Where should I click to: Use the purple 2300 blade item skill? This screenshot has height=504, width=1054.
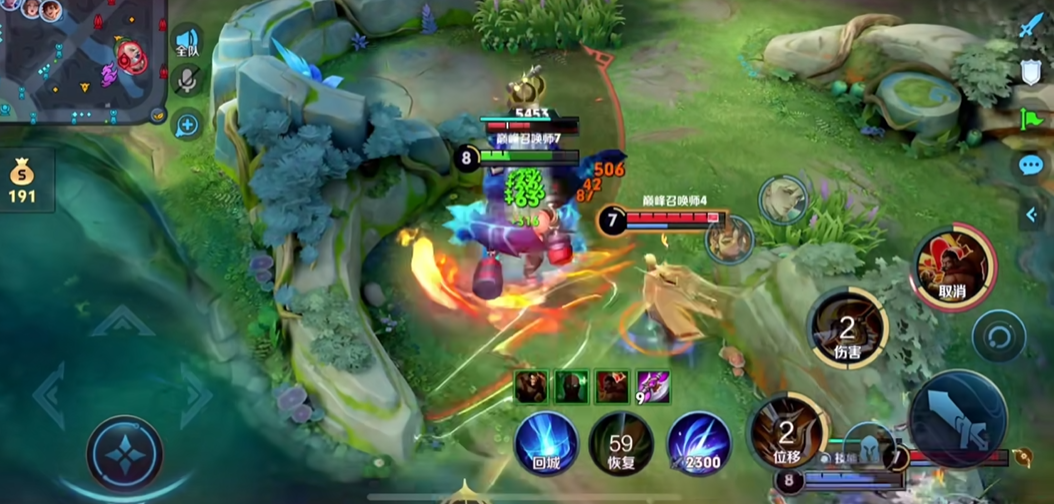697,443
